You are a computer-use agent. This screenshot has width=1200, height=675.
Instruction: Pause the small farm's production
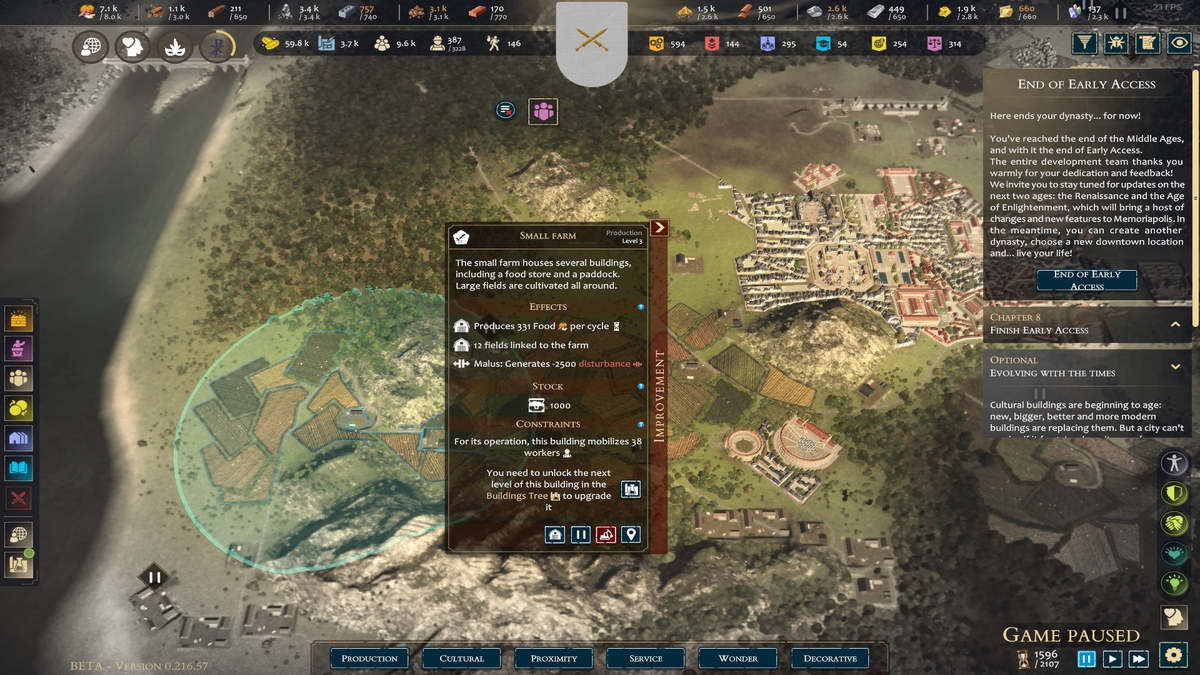[580, 535]
